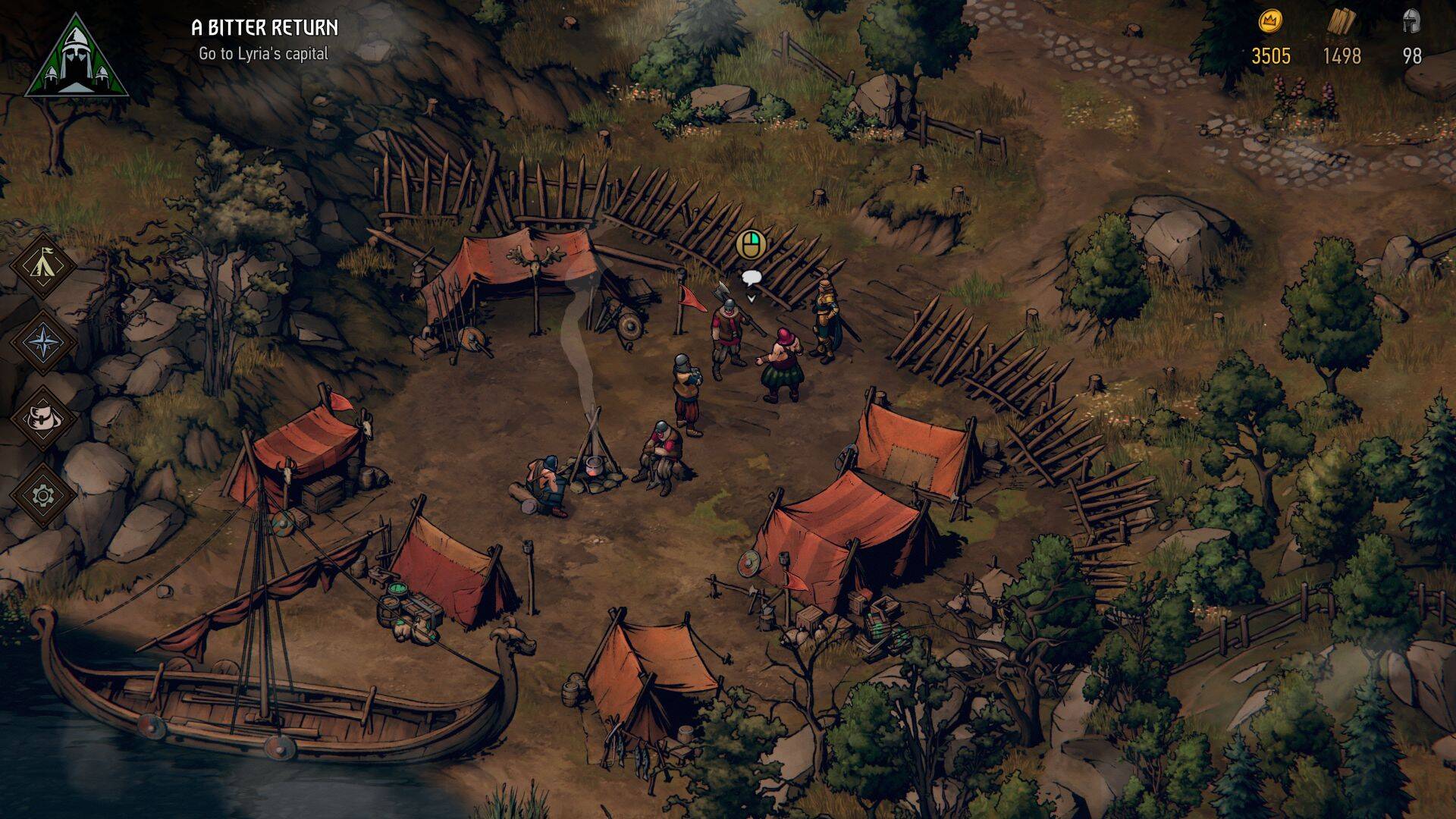Open the compass star map
Screen dimensions: 1456x819
(43, 341)
